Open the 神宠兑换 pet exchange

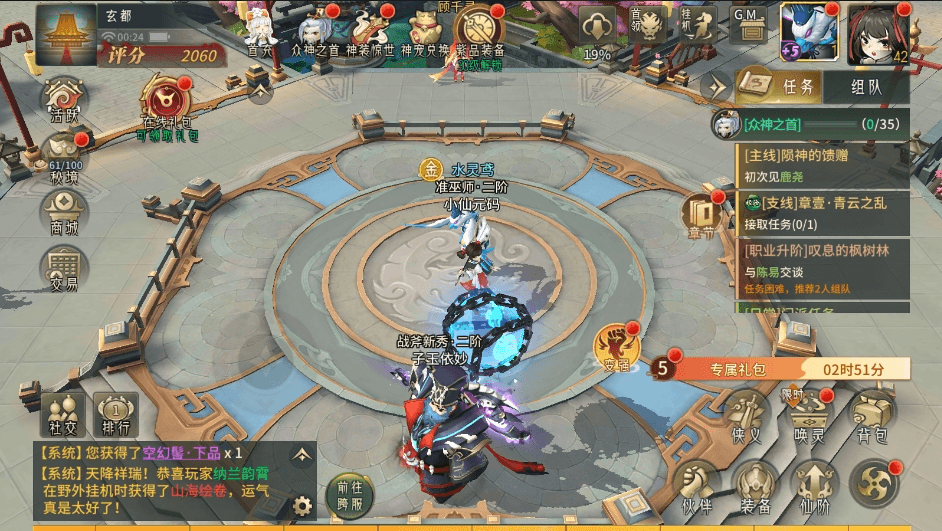[x=424, y=28]
